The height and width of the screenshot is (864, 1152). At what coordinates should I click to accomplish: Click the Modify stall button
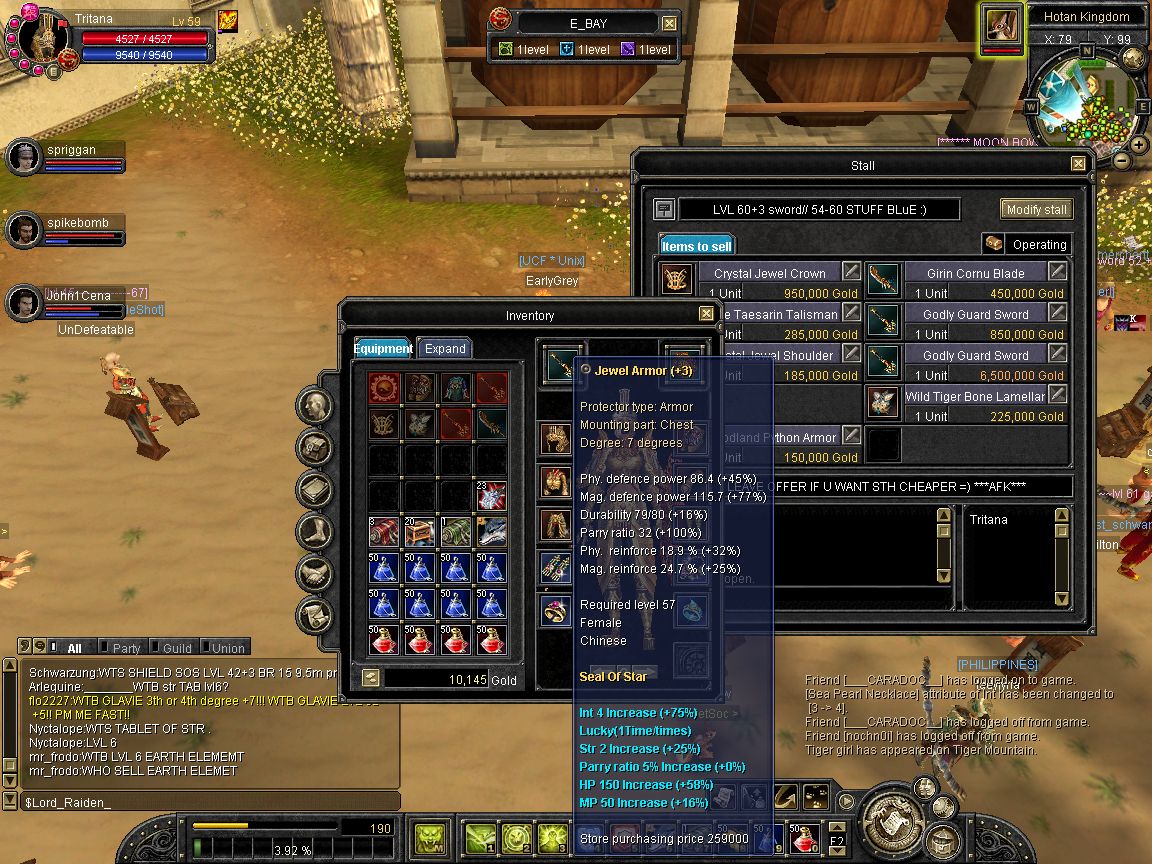point(1036,209)
